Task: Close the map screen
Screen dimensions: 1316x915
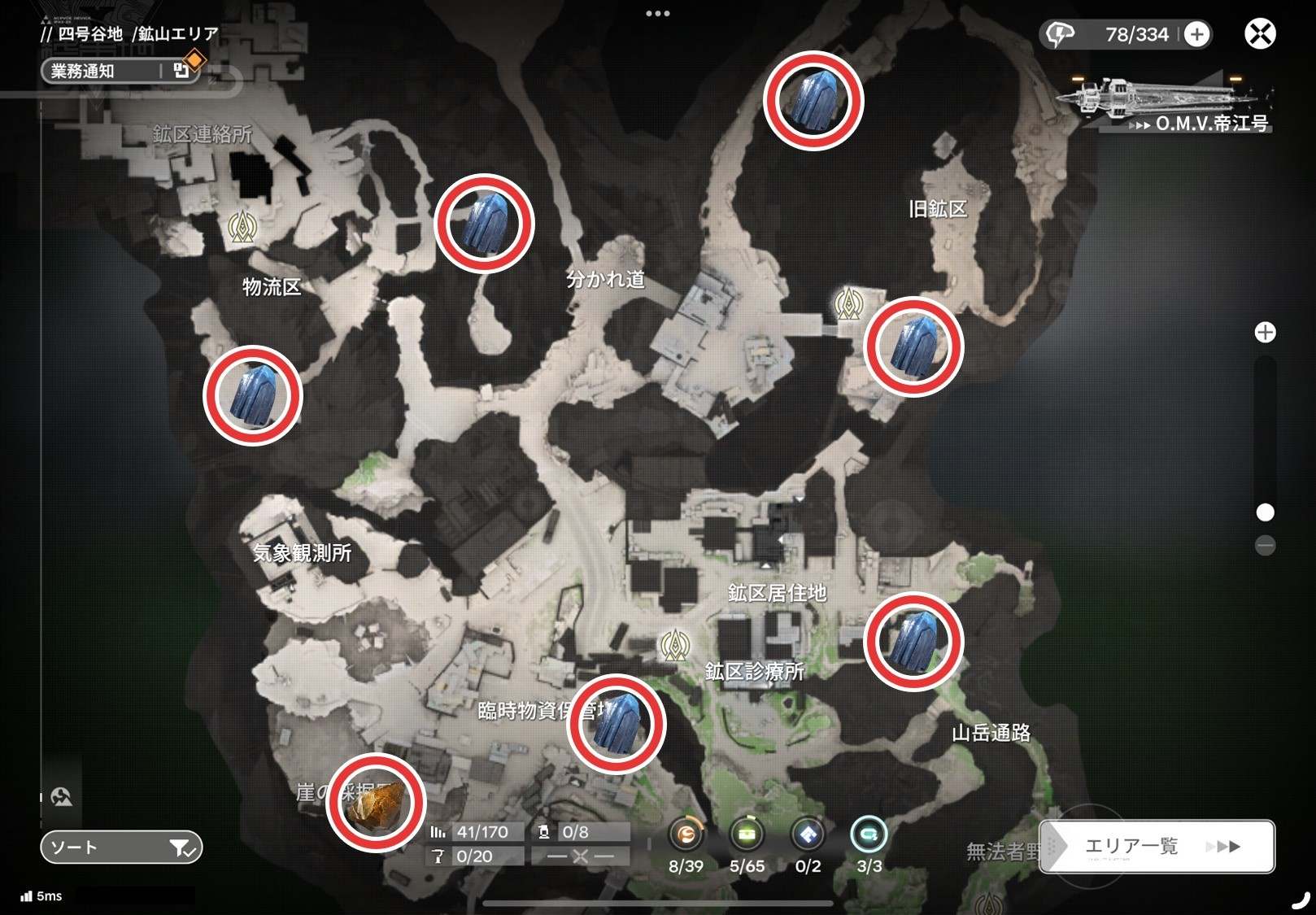Action: (x=1260, y=34)
